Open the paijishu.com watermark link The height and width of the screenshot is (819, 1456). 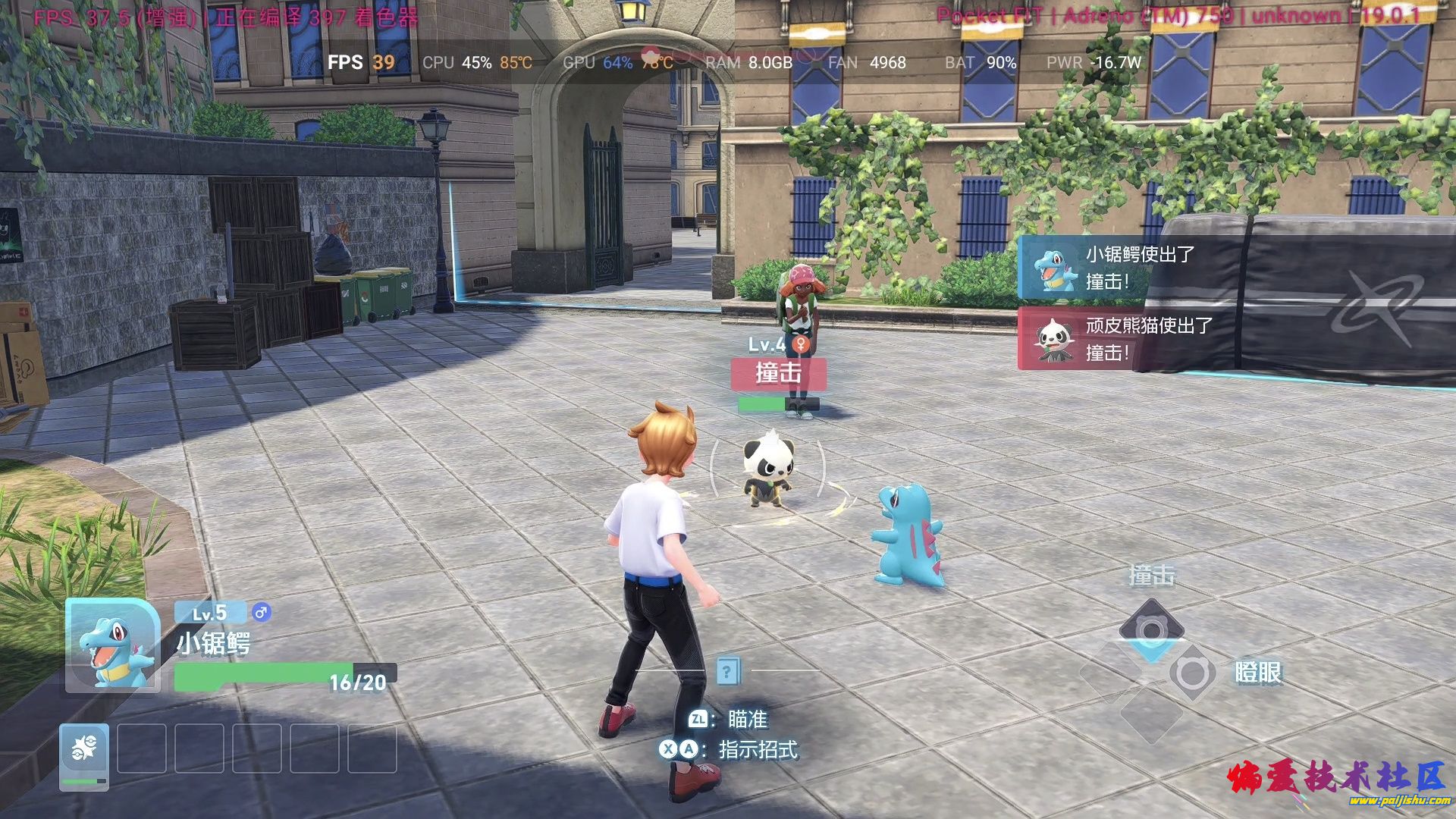click(1398, 801)
